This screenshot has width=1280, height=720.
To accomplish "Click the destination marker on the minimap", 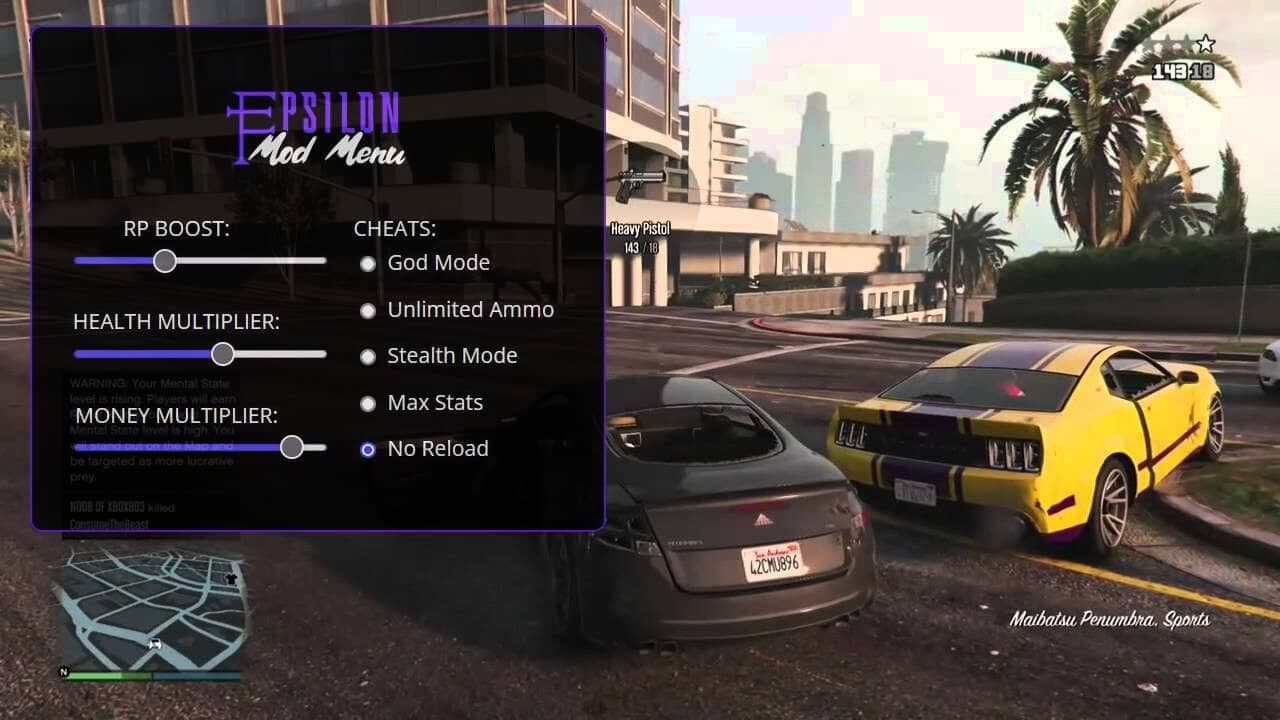I will 231,579.
